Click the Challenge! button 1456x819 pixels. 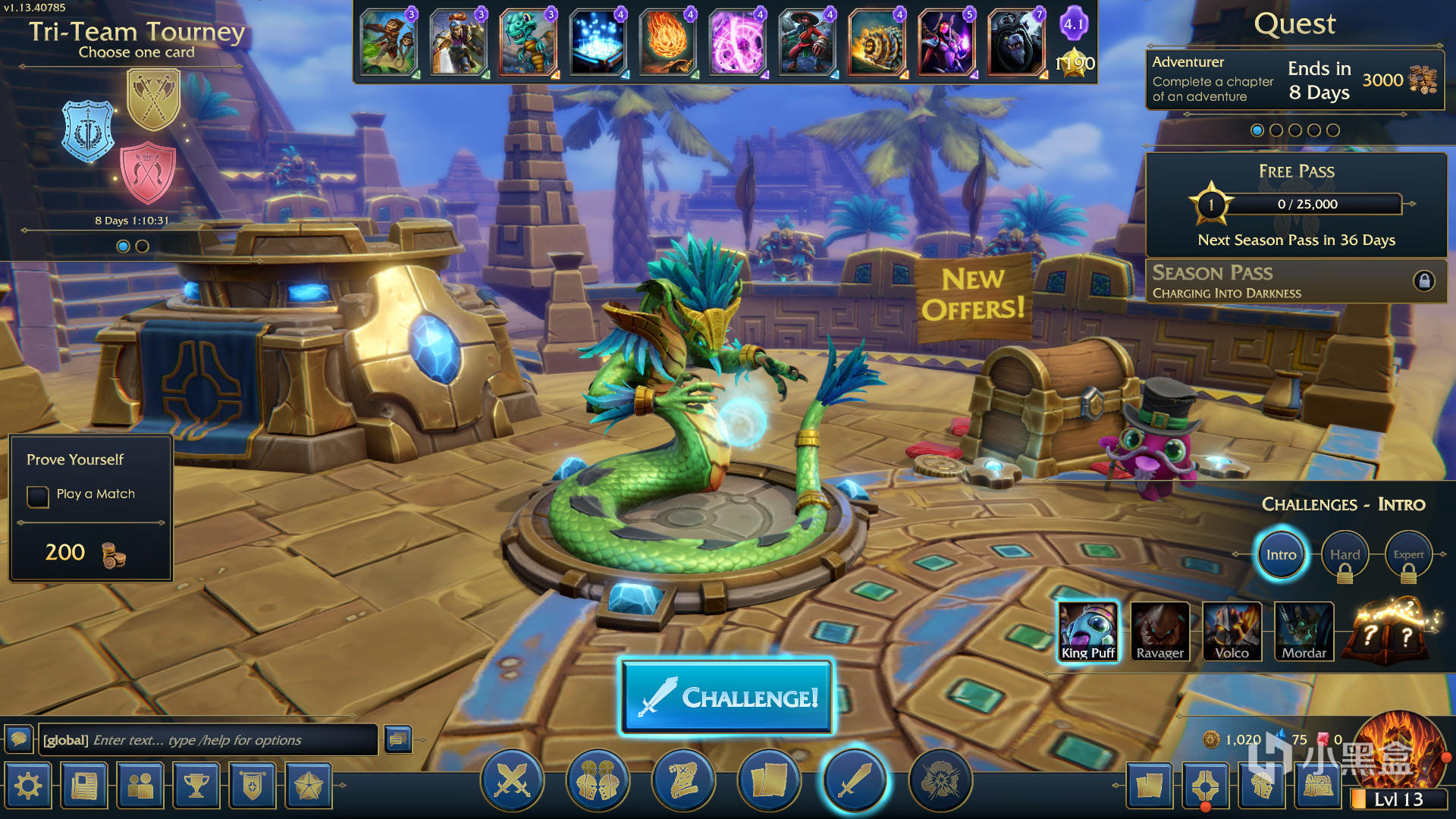pyautogui.click(x=727, y=697)
